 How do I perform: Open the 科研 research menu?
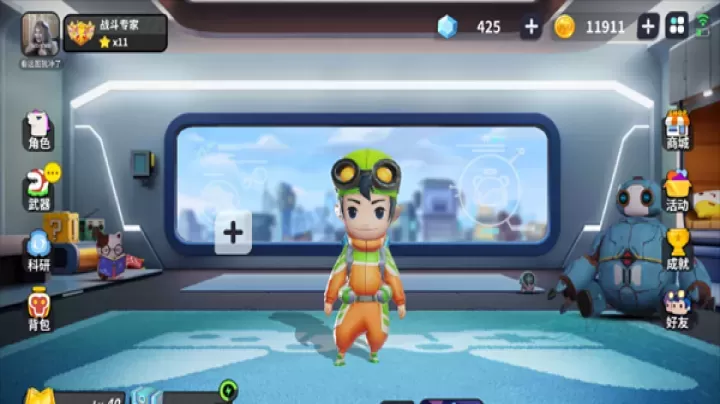click(39, 251)
